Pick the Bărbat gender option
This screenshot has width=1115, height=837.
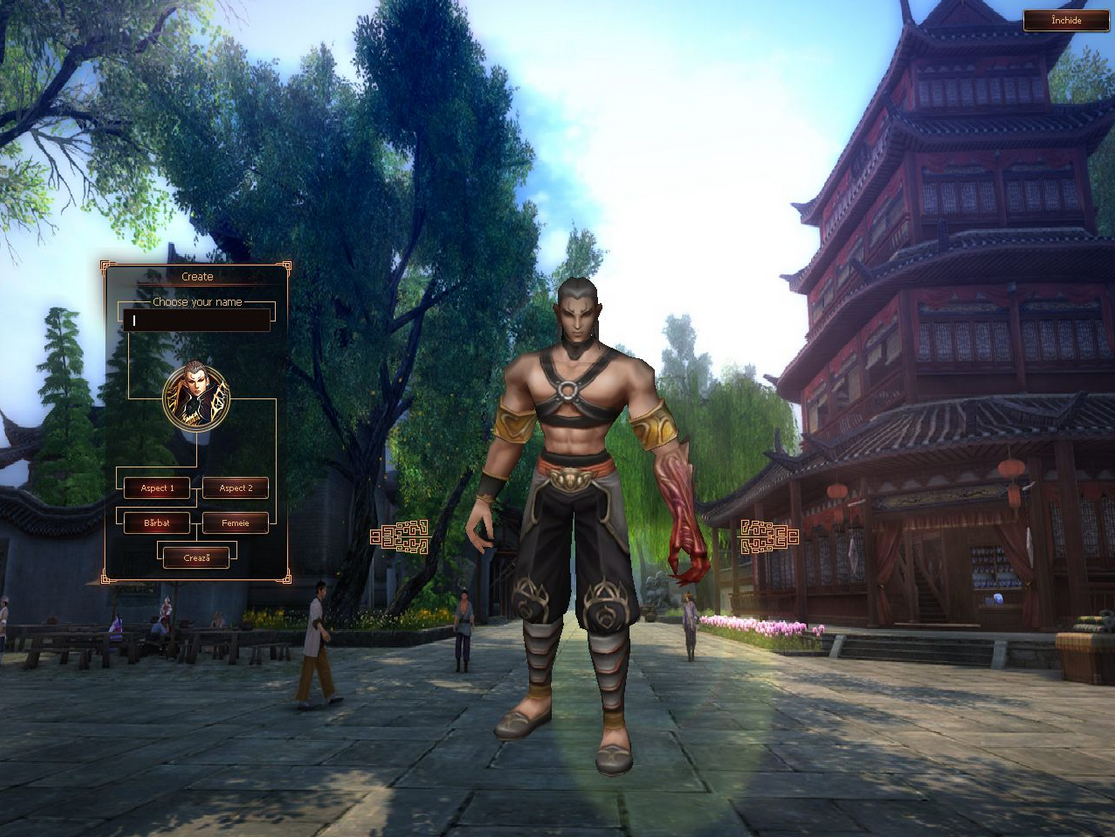(x=157, y=523)
